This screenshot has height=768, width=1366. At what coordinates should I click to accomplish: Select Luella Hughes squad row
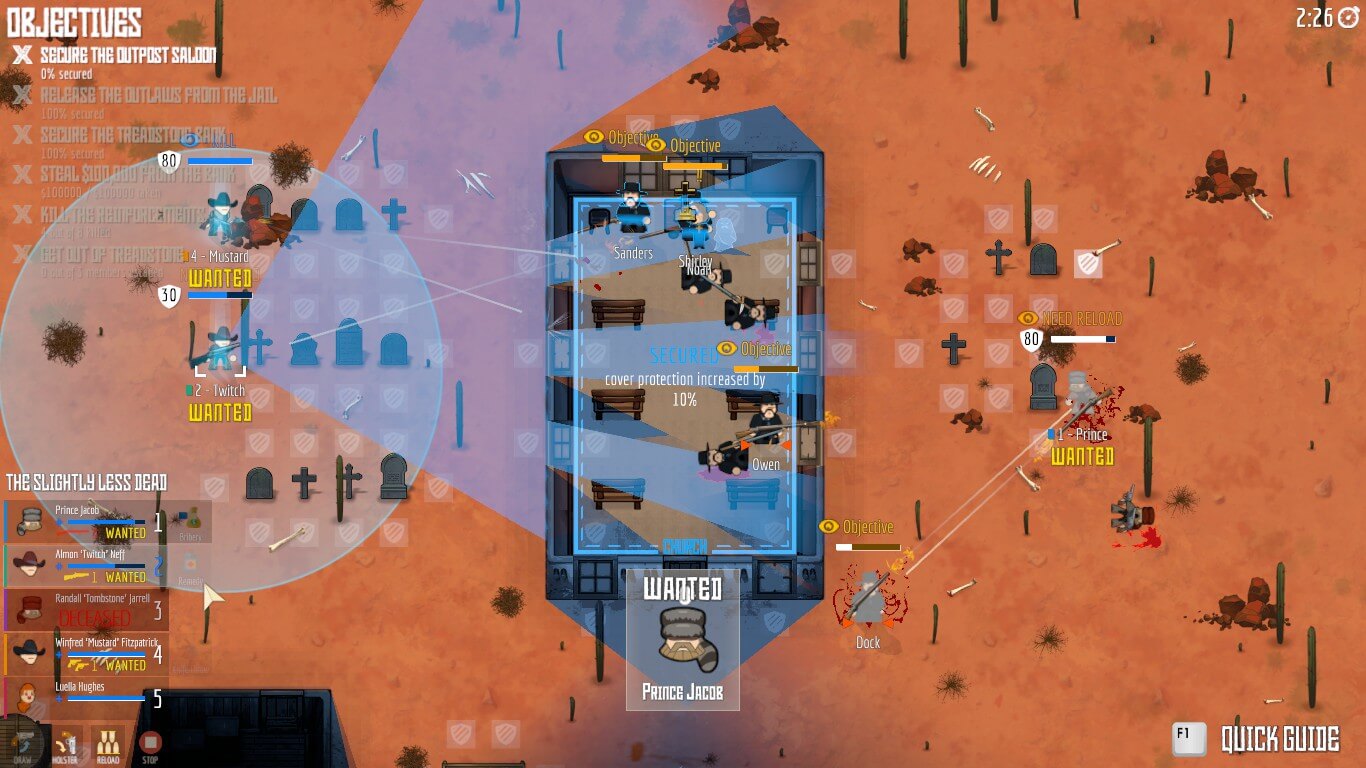[x=85, y=696]
